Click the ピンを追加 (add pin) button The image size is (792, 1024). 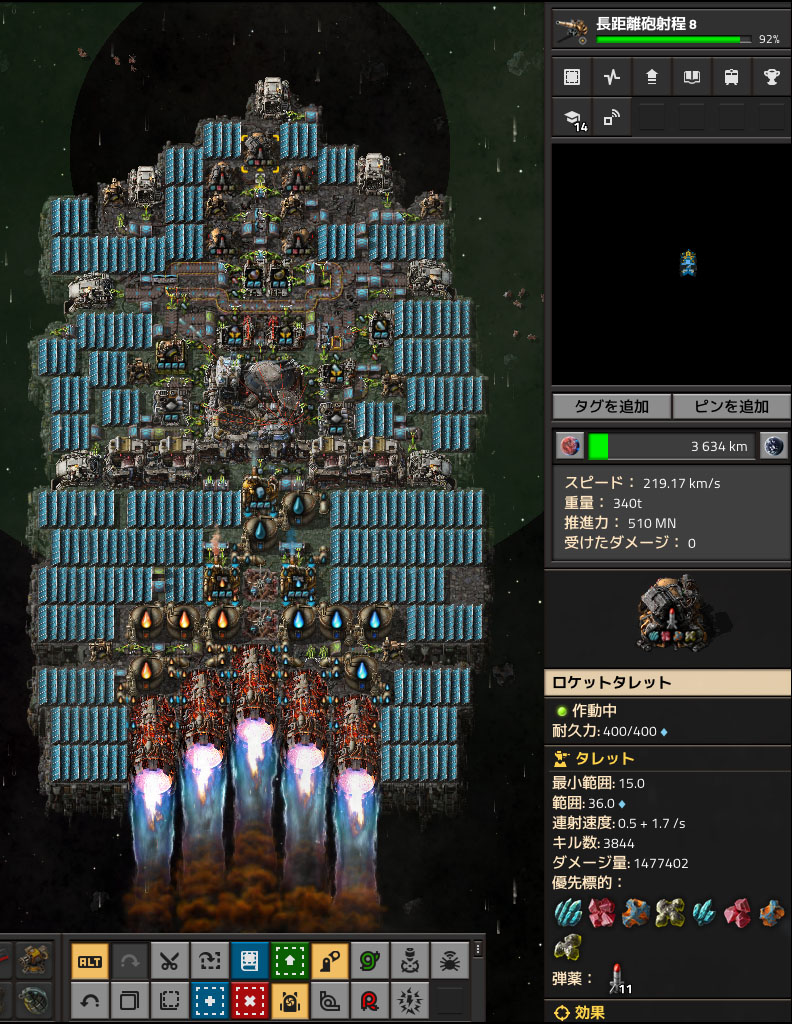(732, 406)
